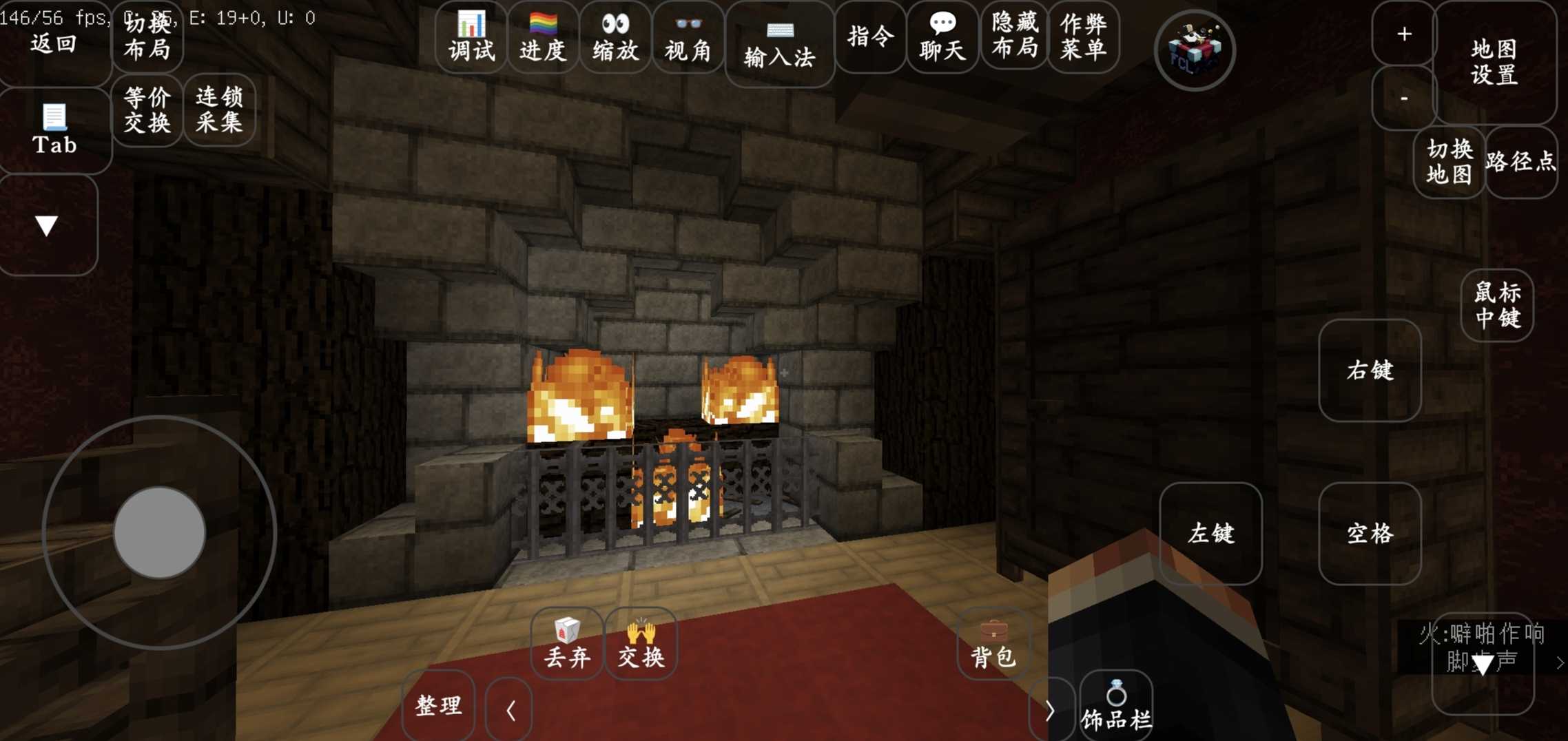Open the 路径点 waypoints list
The image size is (1568, 741).
(x=1520, y=162)
